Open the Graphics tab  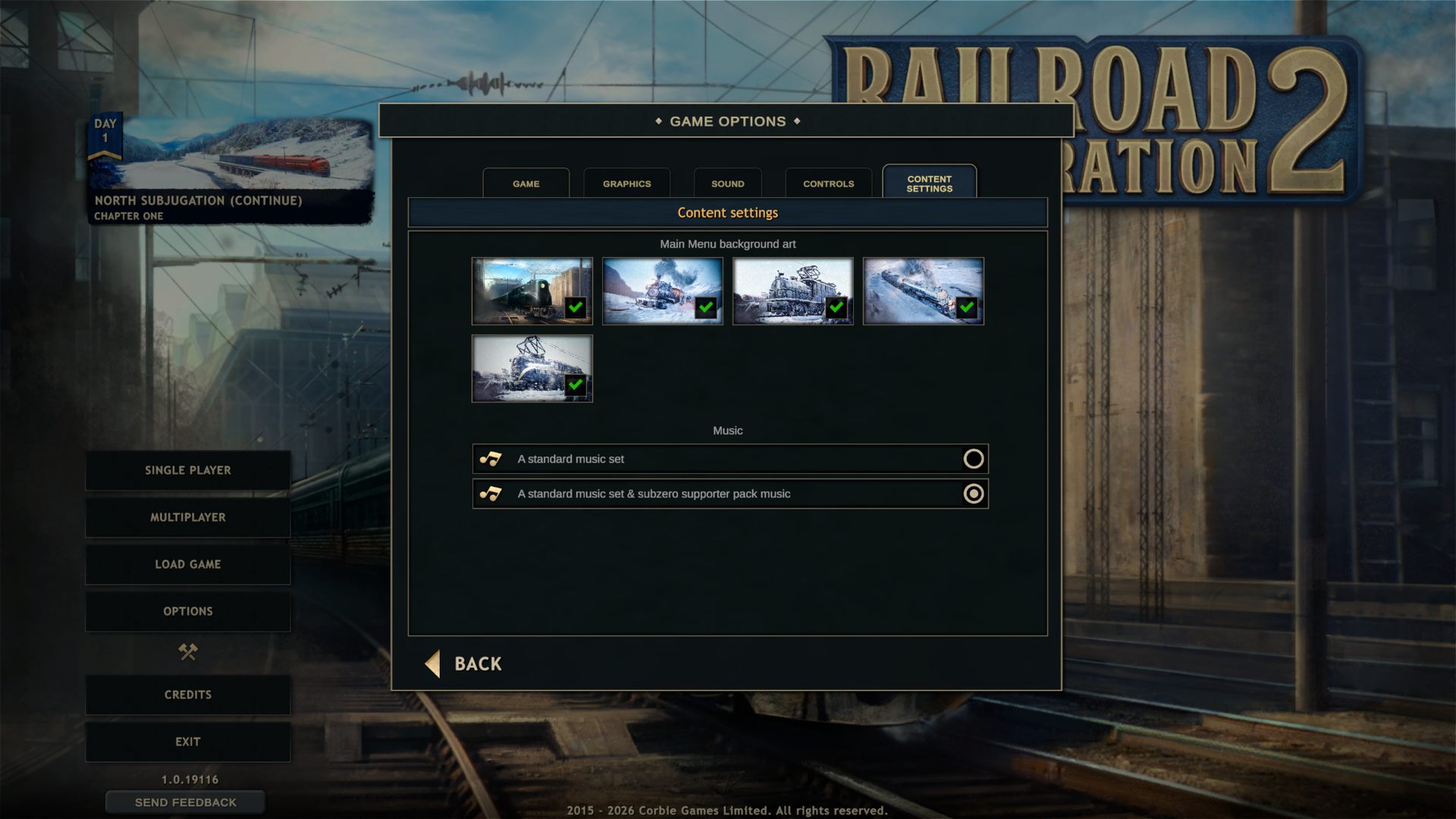click(x=626, y=184)
